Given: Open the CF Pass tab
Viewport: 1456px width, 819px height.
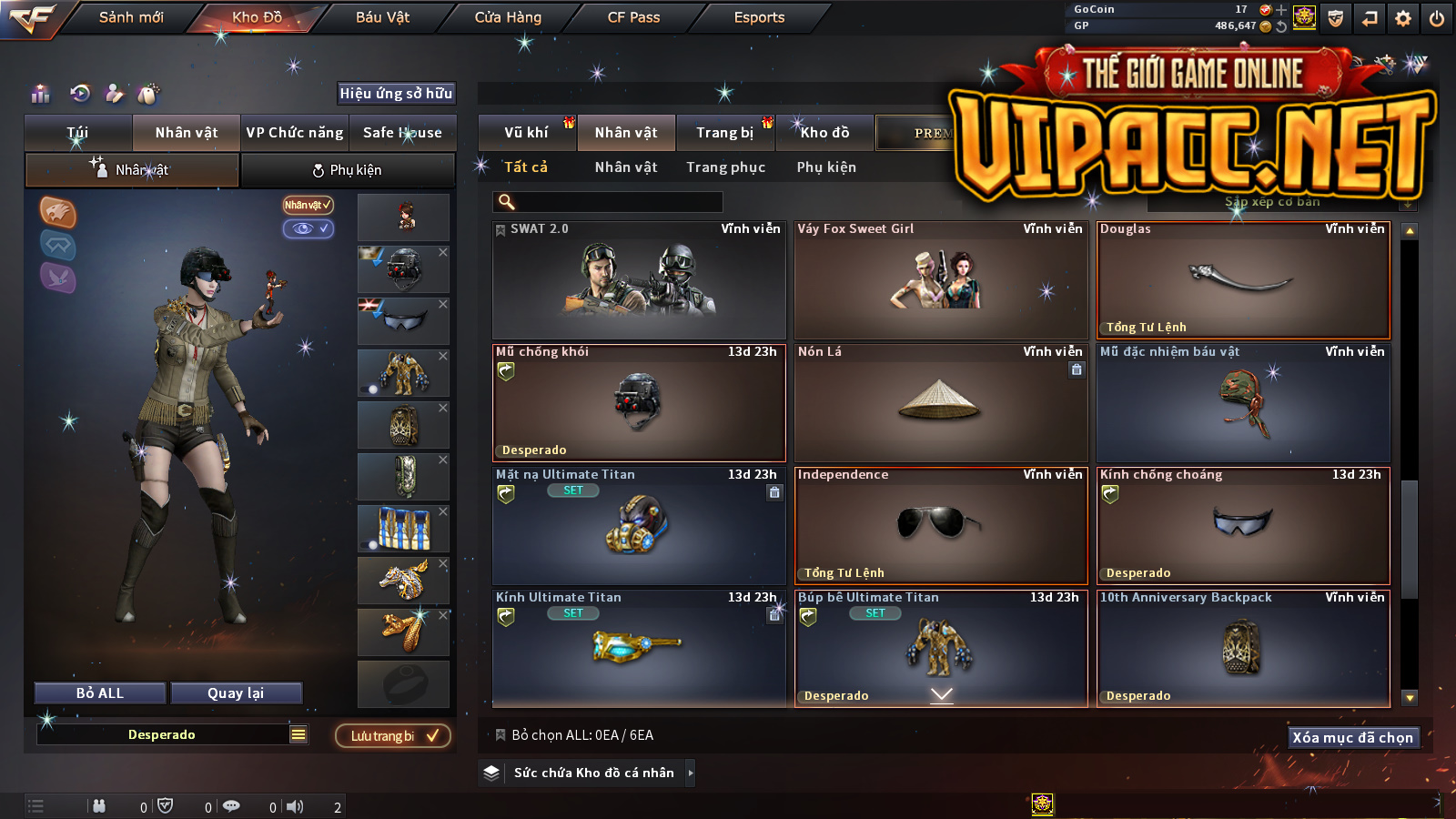Looking at the screenshot, I should (633, 17).
